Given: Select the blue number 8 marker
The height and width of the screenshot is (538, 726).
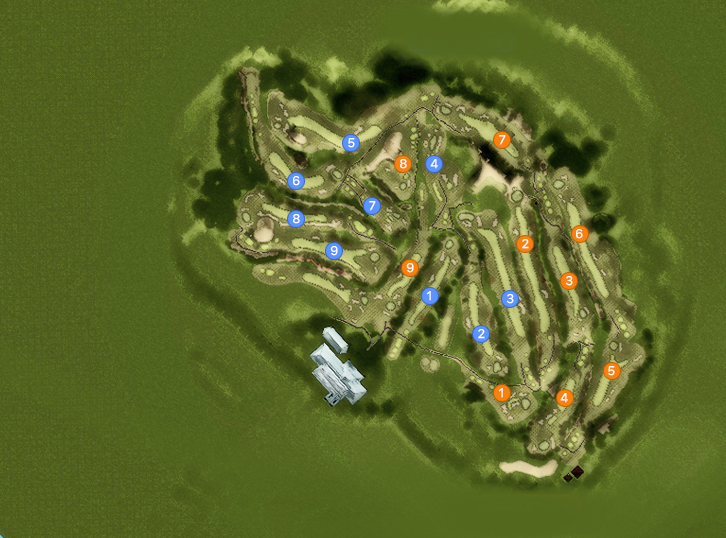Looking at the screenshot, I should point(296,219).
